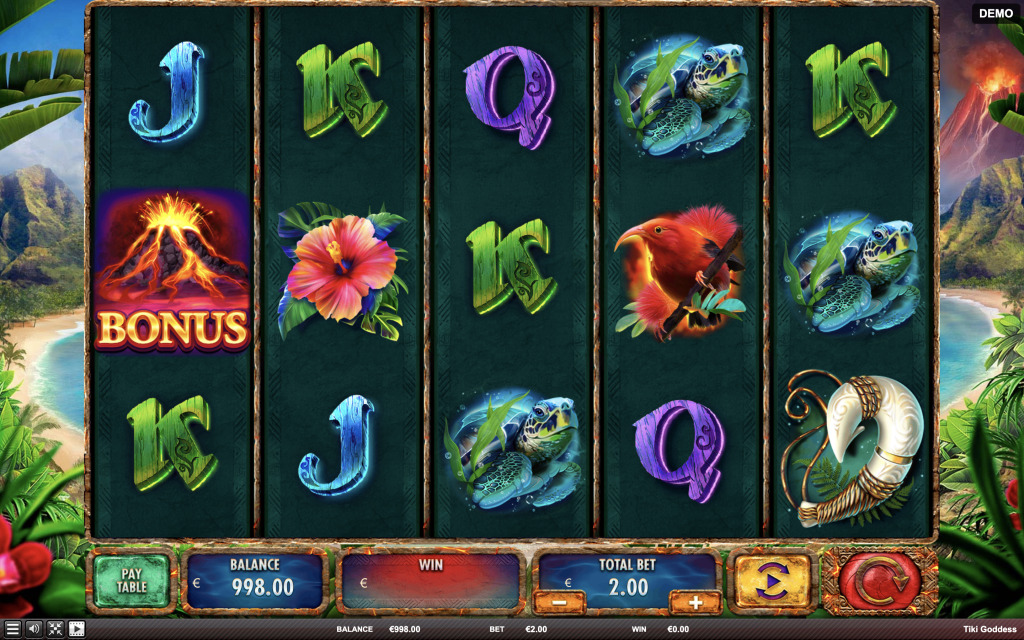Activate the yellow autoplay button
The image size is (1024, 640).
coord(773,580)
